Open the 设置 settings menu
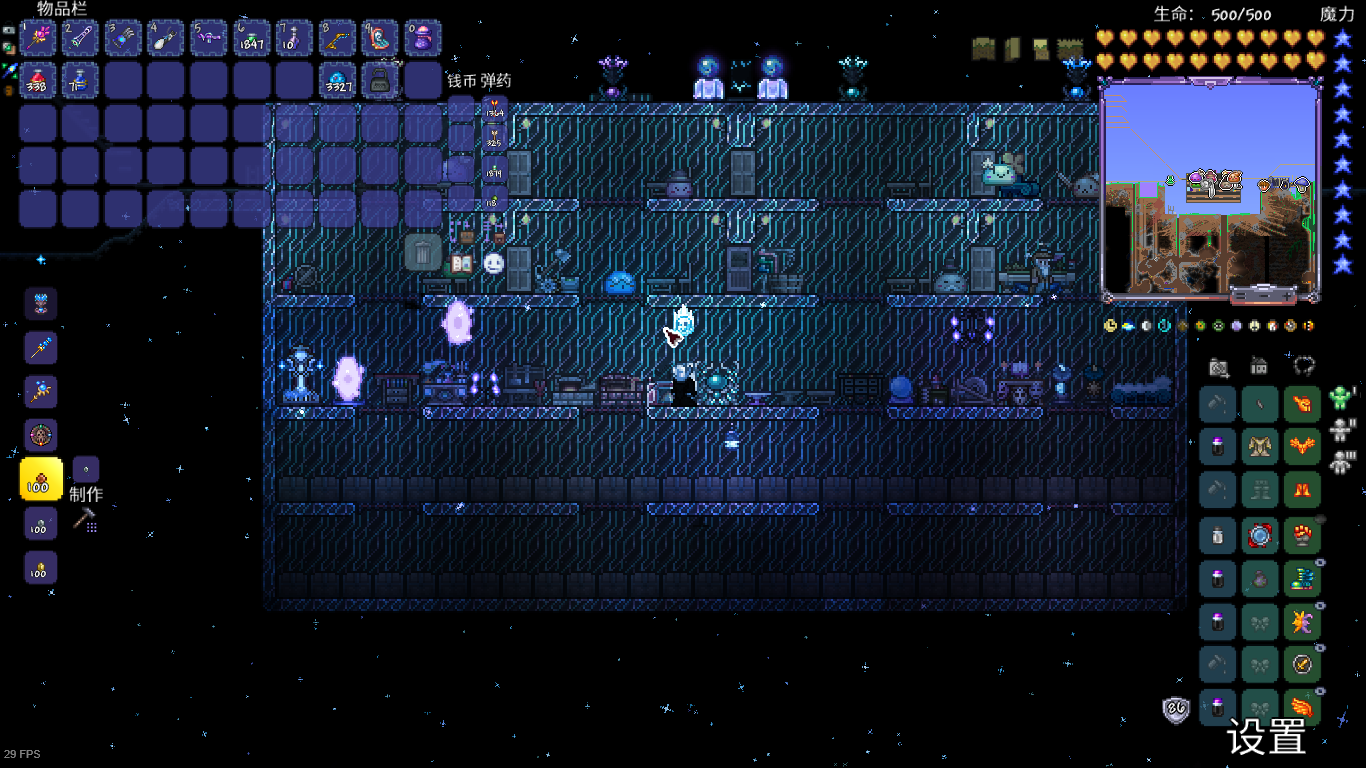This screenshot has width=1366, height=768. 1266,738
